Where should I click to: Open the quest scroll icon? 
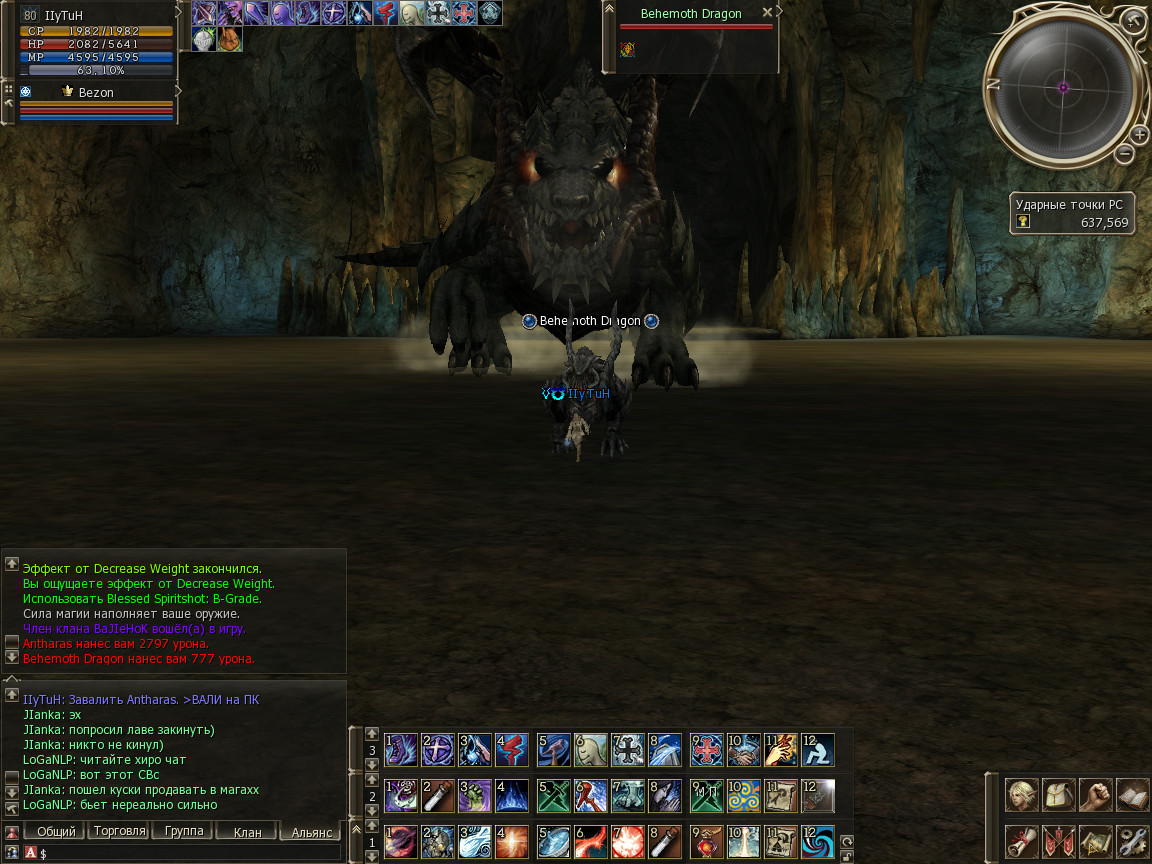[x=1021, y=840]
